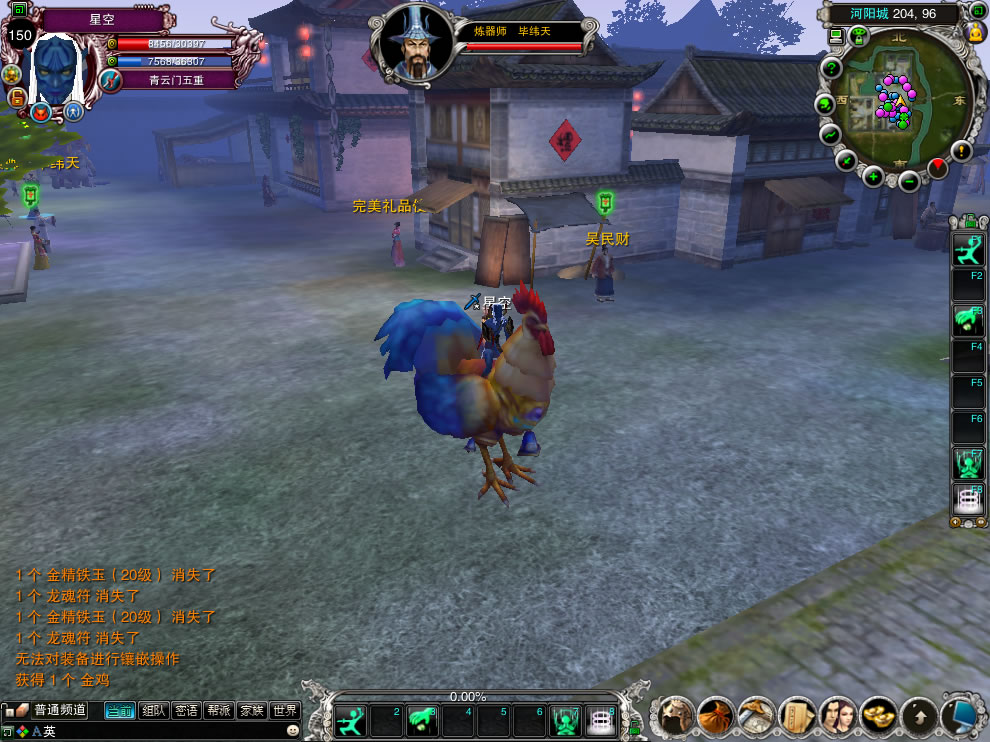
Task: Click the 普通频道 channel button
Action: coord(59,711)
